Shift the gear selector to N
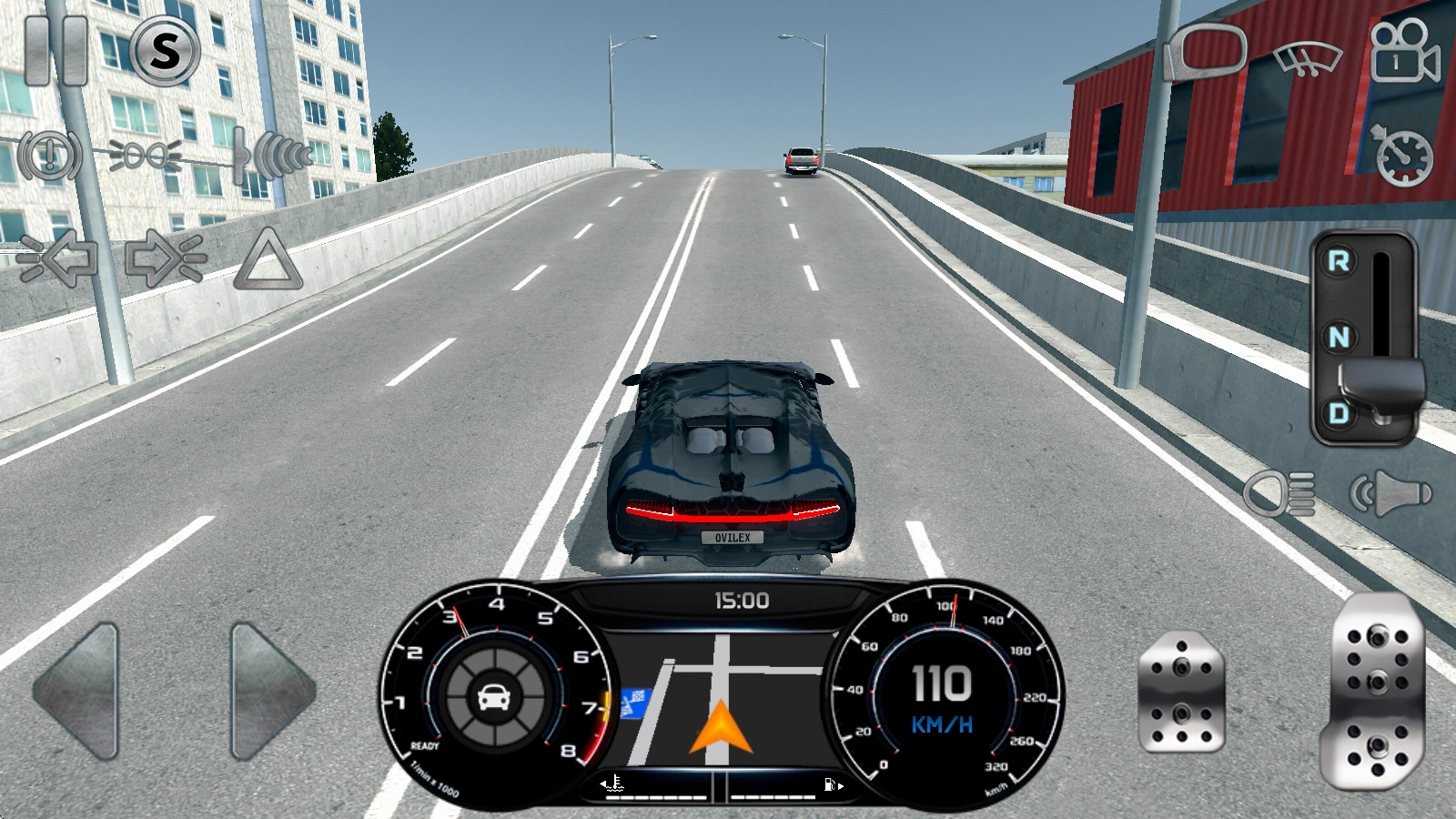 (1339, 338)
